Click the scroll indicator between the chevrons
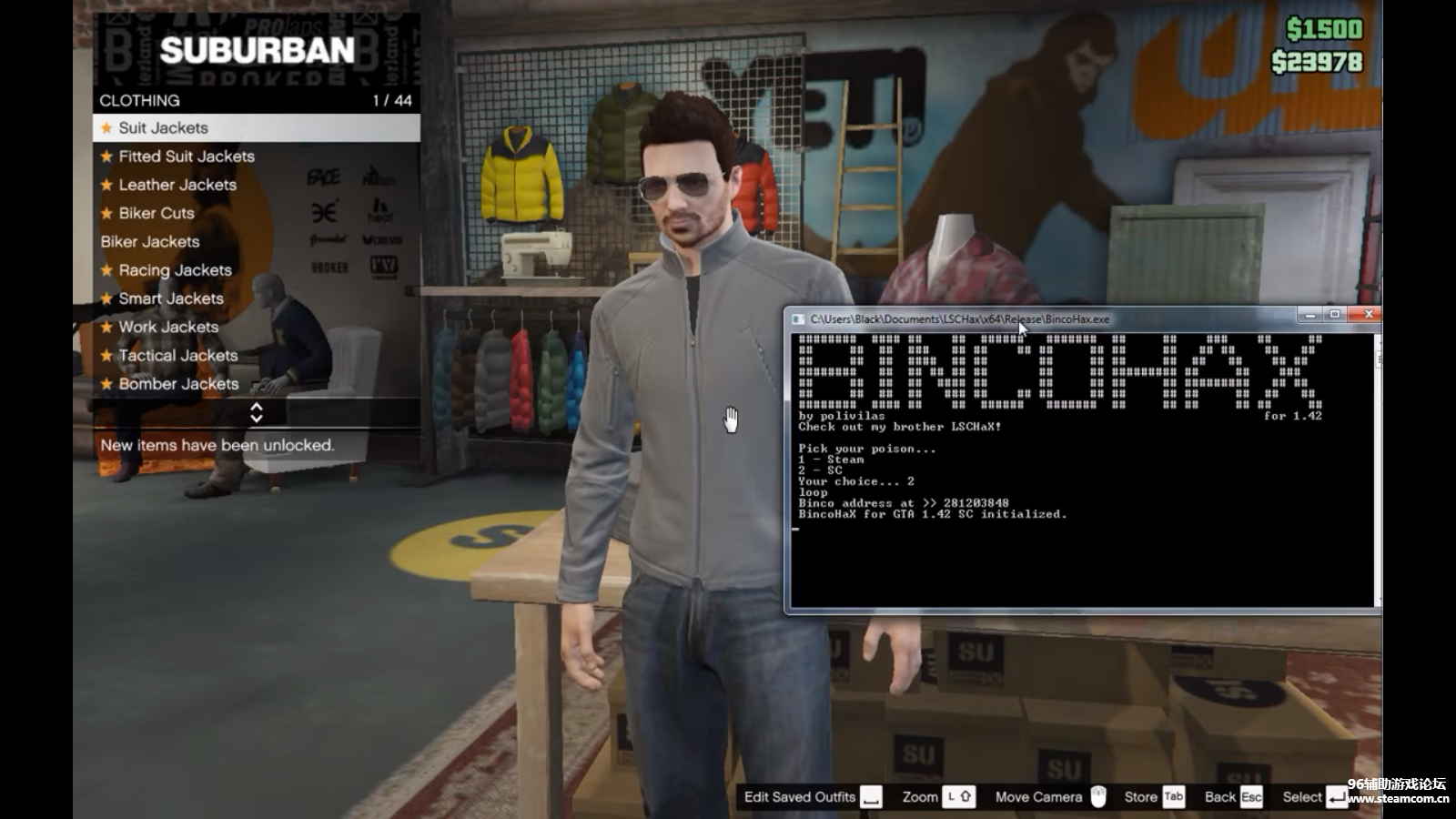The image size is (1456, 819). coord(258,414)
